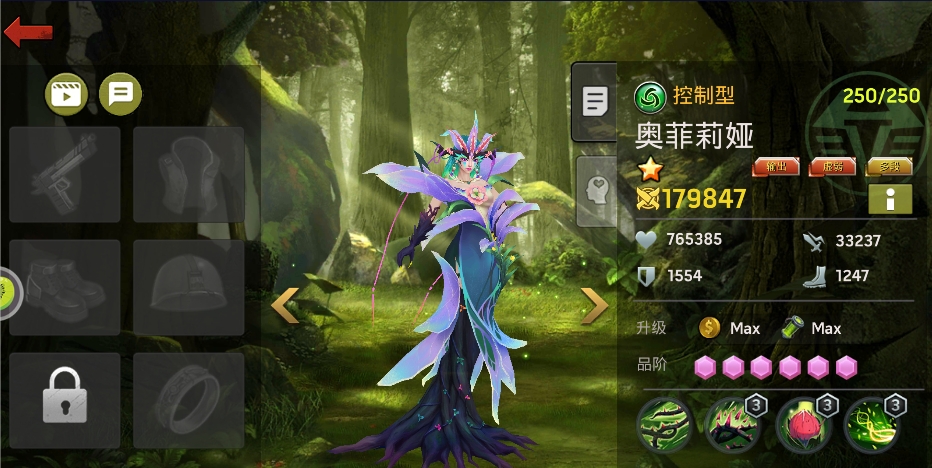The width and height of the screenshot is (932, 468).
Task: Switch to the head profile tab
Action: click(597, 190)
